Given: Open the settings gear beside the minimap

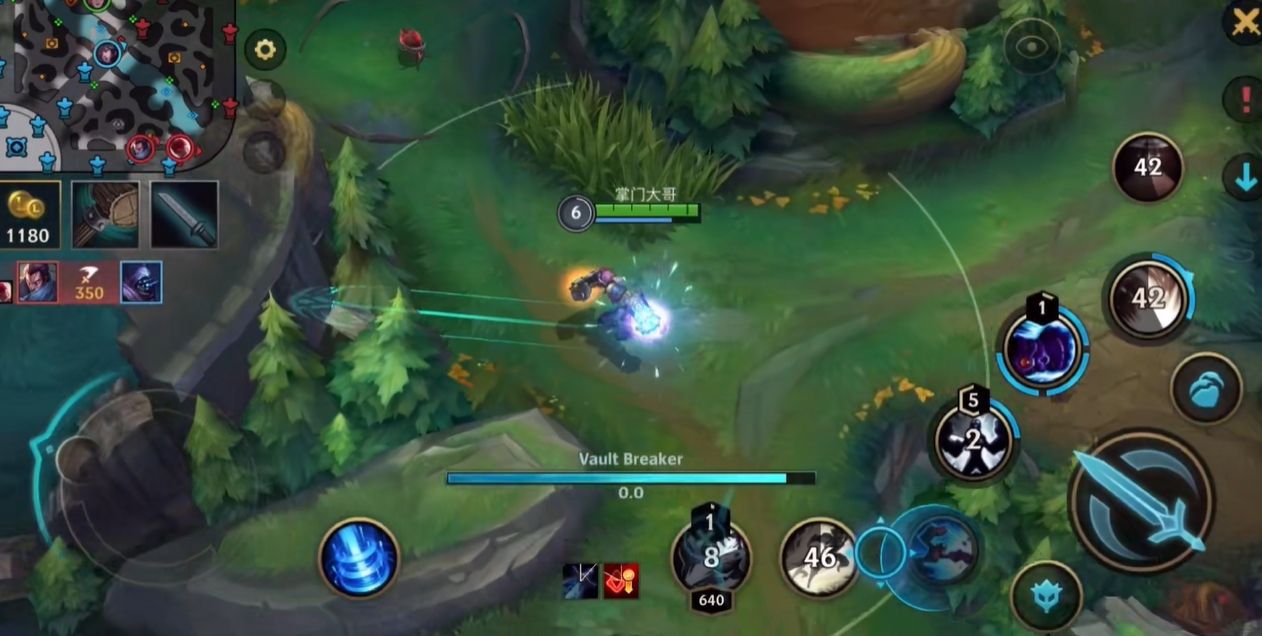Looking at the screenshot, I should coord(265,49).
